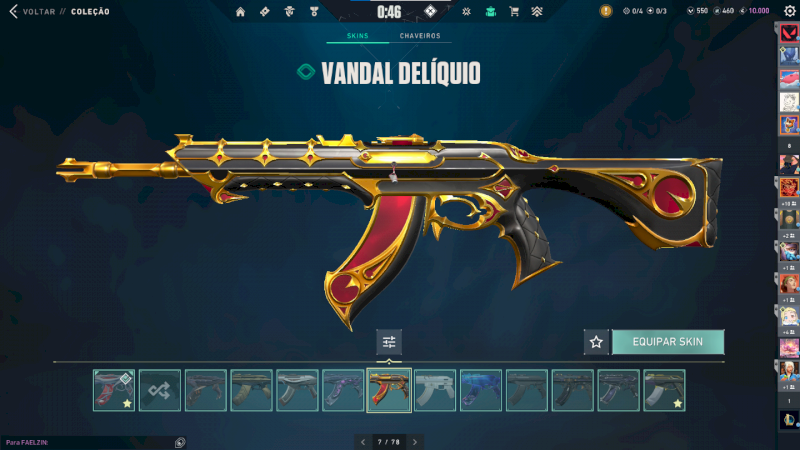
Task: Favorite this skin with the star button
Action: coord(596,342)
